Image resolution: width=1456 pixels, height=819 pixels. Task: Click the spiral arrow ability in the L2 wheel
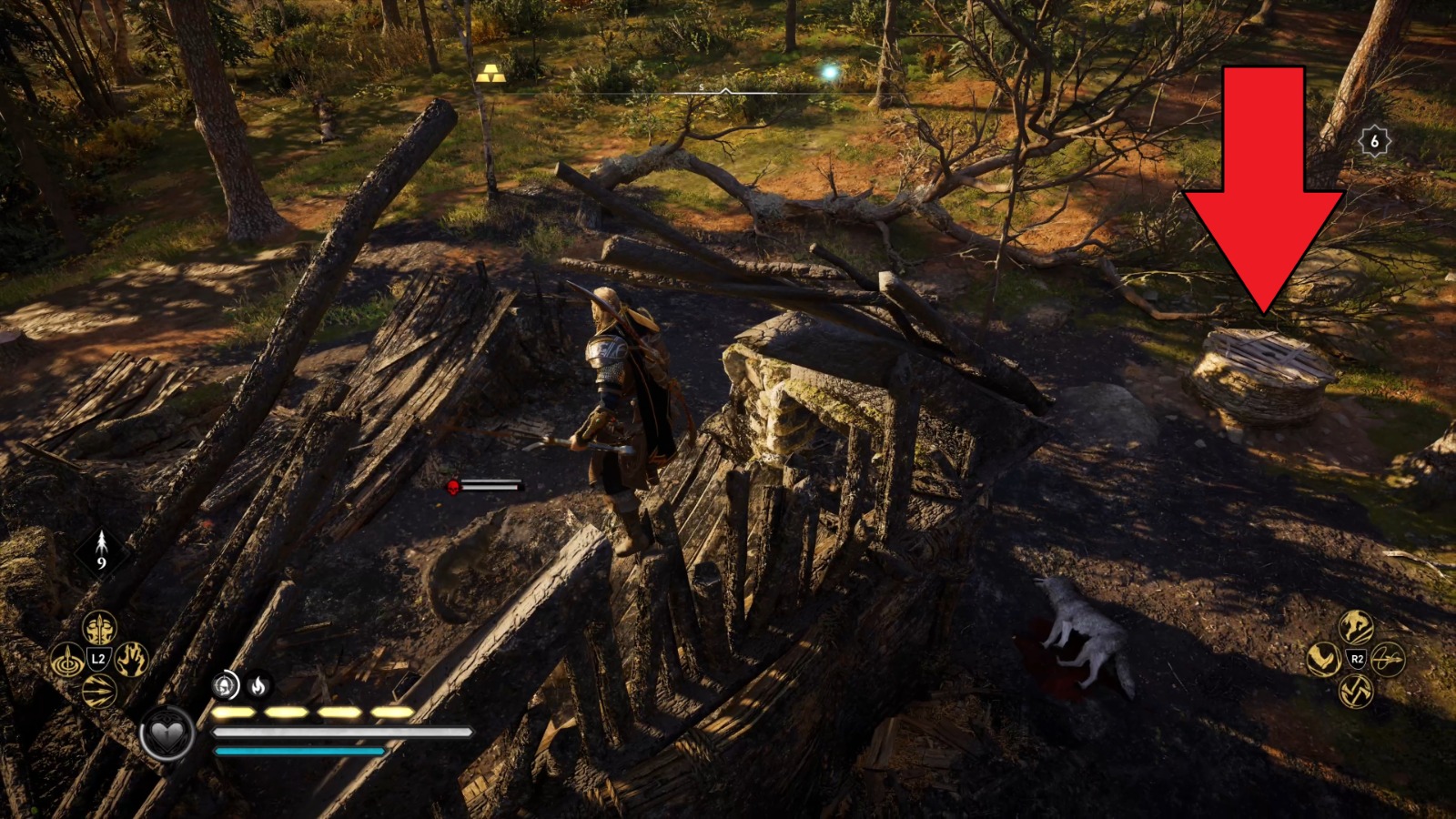point(67,660)
